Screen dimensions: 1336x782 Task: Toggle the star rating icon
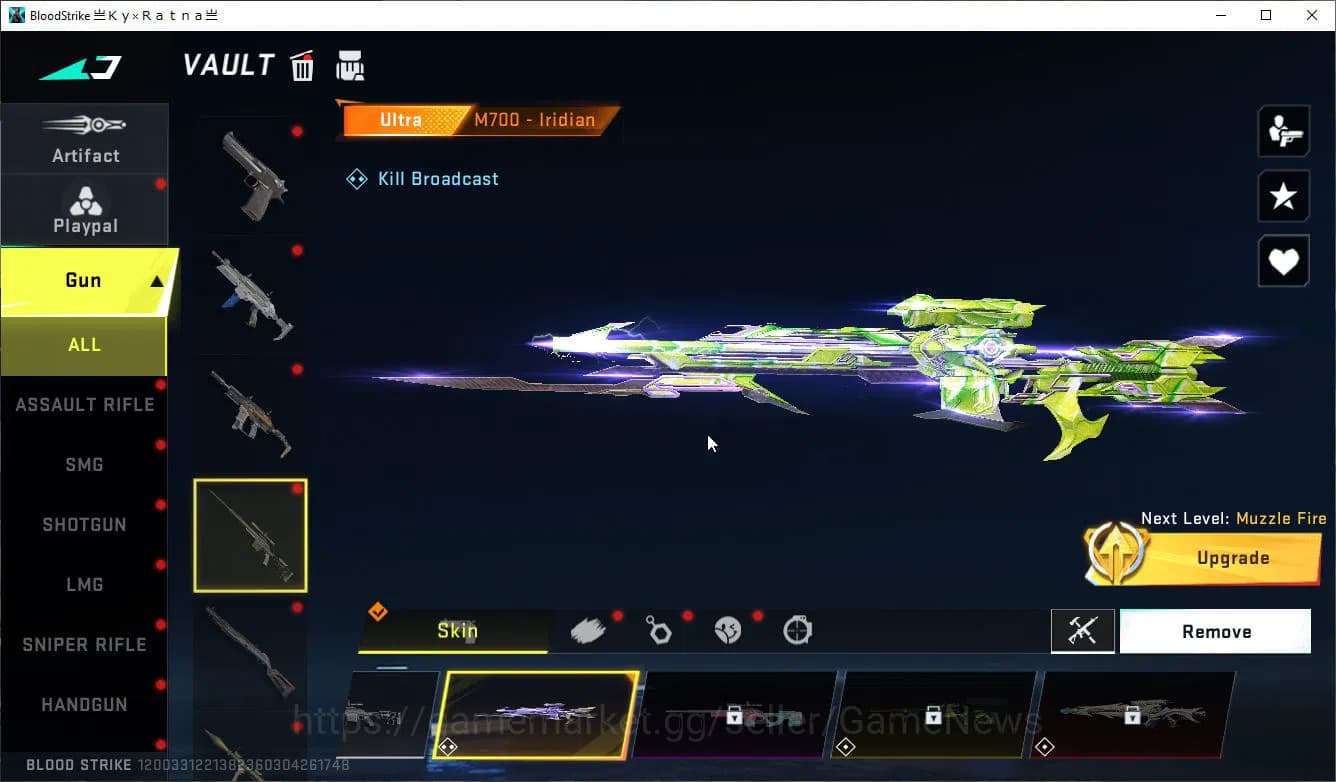[1283, 196]
